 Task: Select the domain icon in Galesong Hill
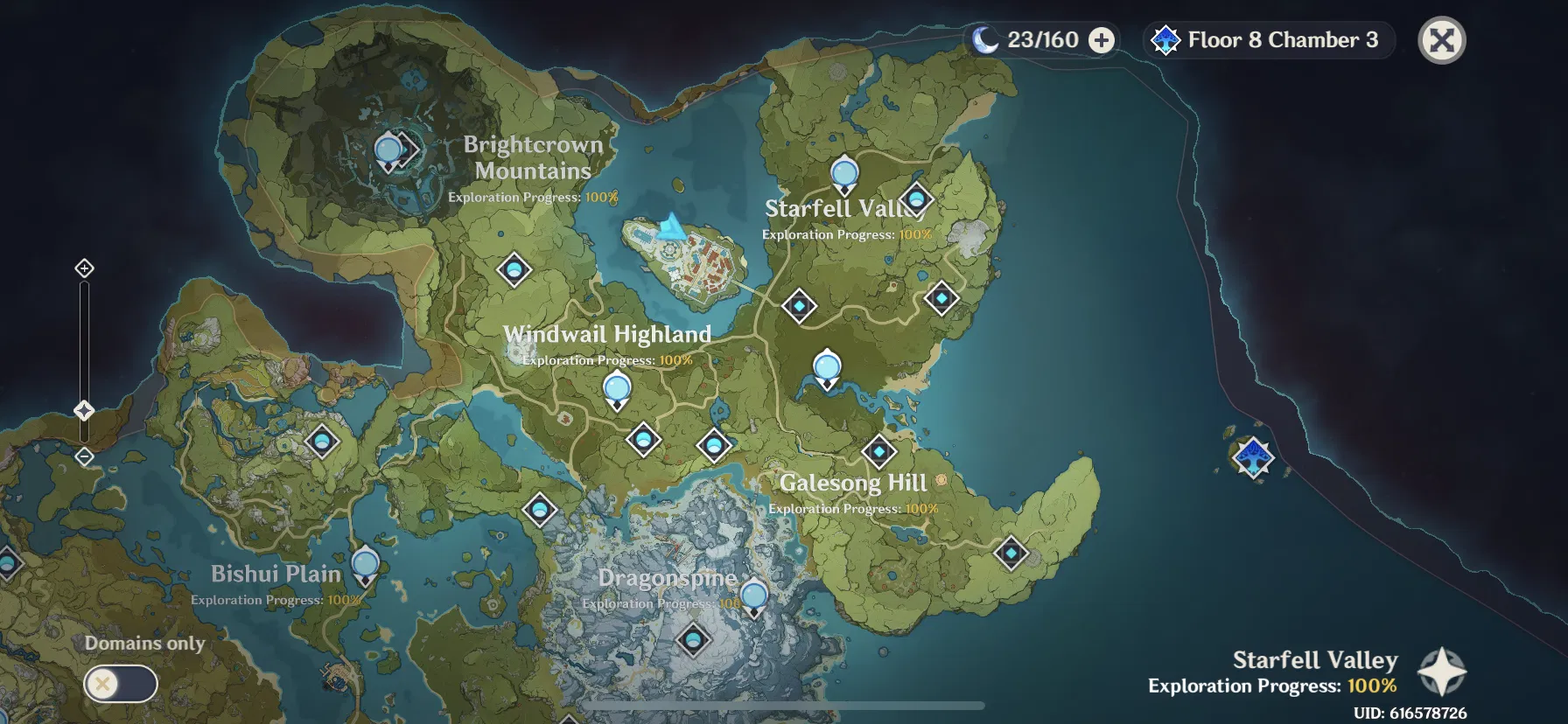coord(879,452)
